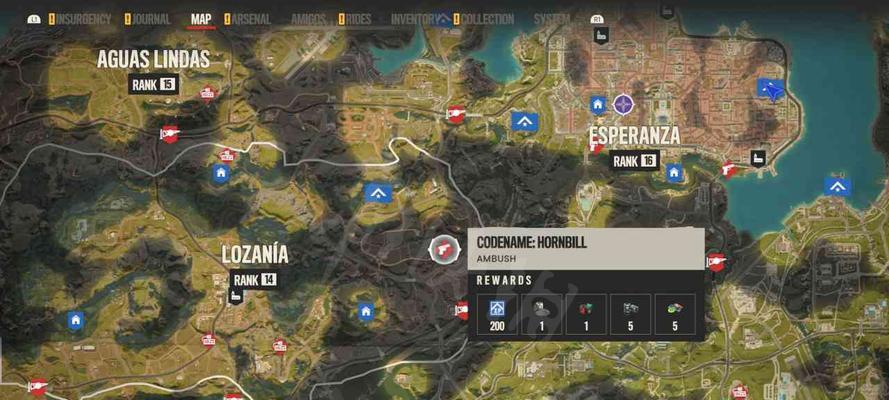The image size is (889, 400).
Task: Open the System tab
Action: (552, 19)
